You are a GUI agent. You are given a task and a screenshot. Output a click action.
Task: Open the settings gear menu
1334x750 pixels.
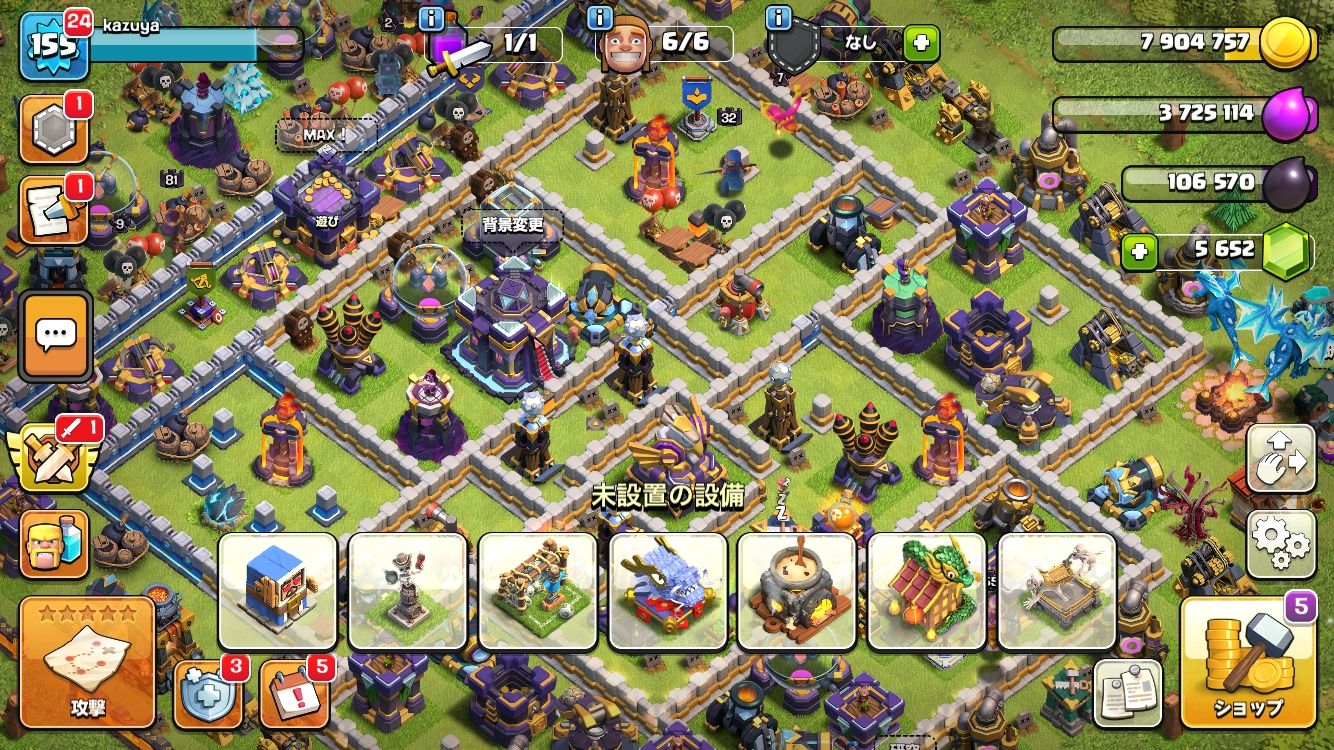click(x=1281, y=545)
